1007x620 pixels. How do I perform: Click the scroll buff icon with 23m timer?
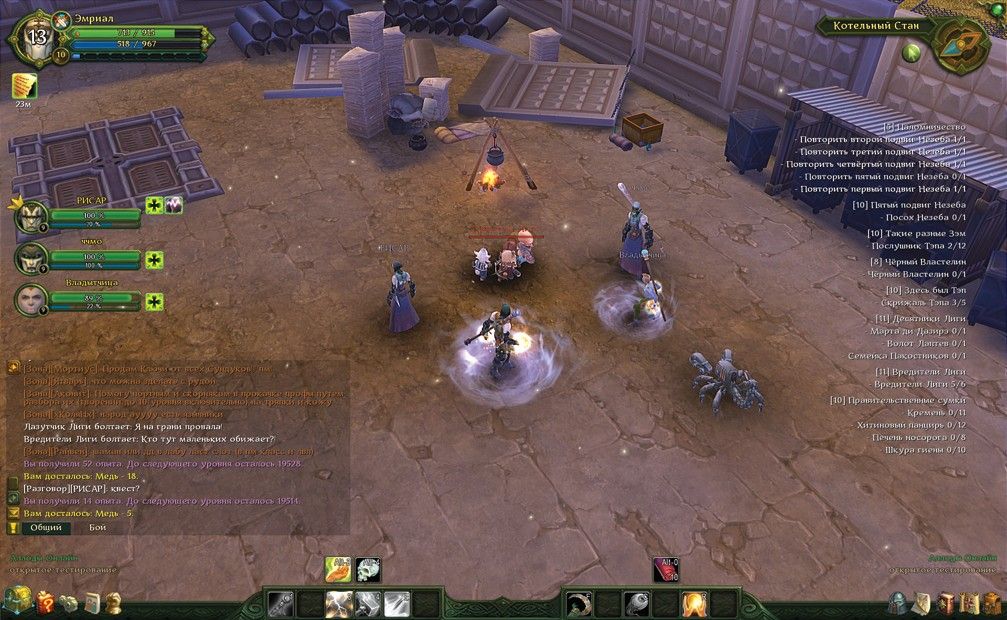[24, 86]
